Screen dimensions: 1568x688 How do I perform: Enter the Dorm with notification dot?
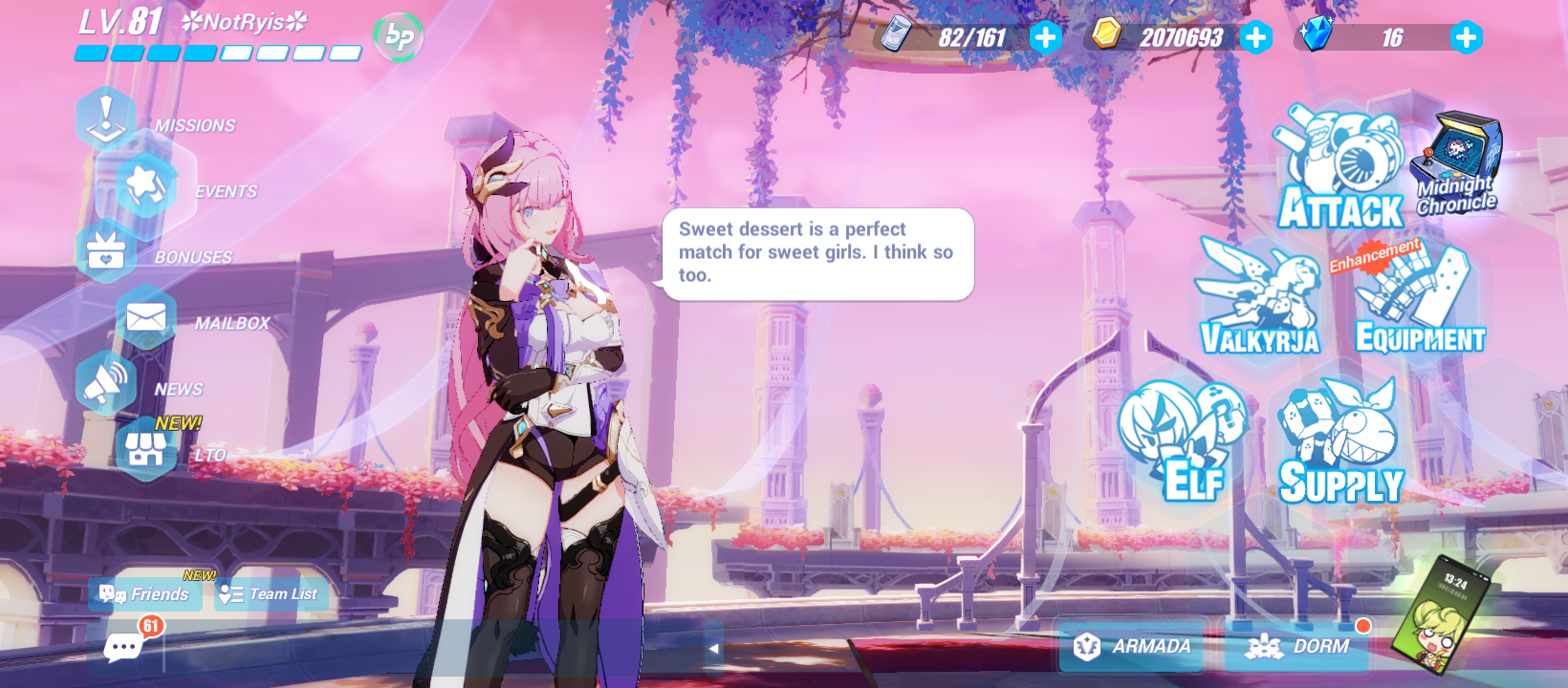click(x=1298, y=646)
